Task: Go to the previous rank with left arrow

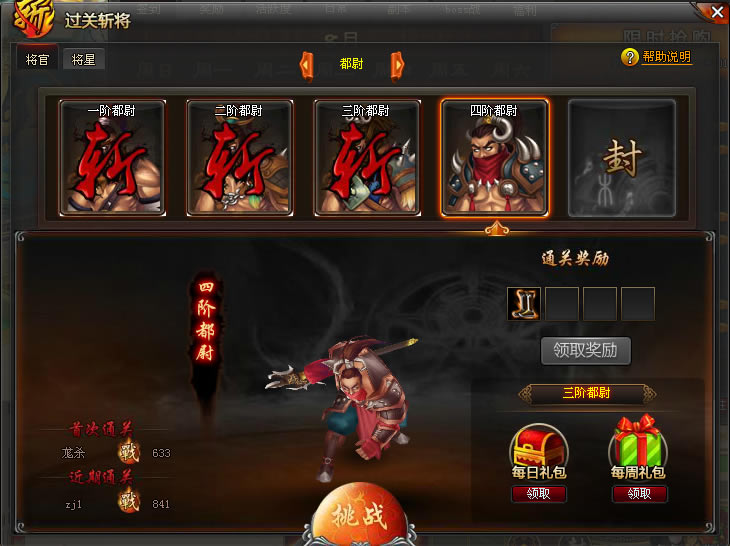Action: point(307,65)
